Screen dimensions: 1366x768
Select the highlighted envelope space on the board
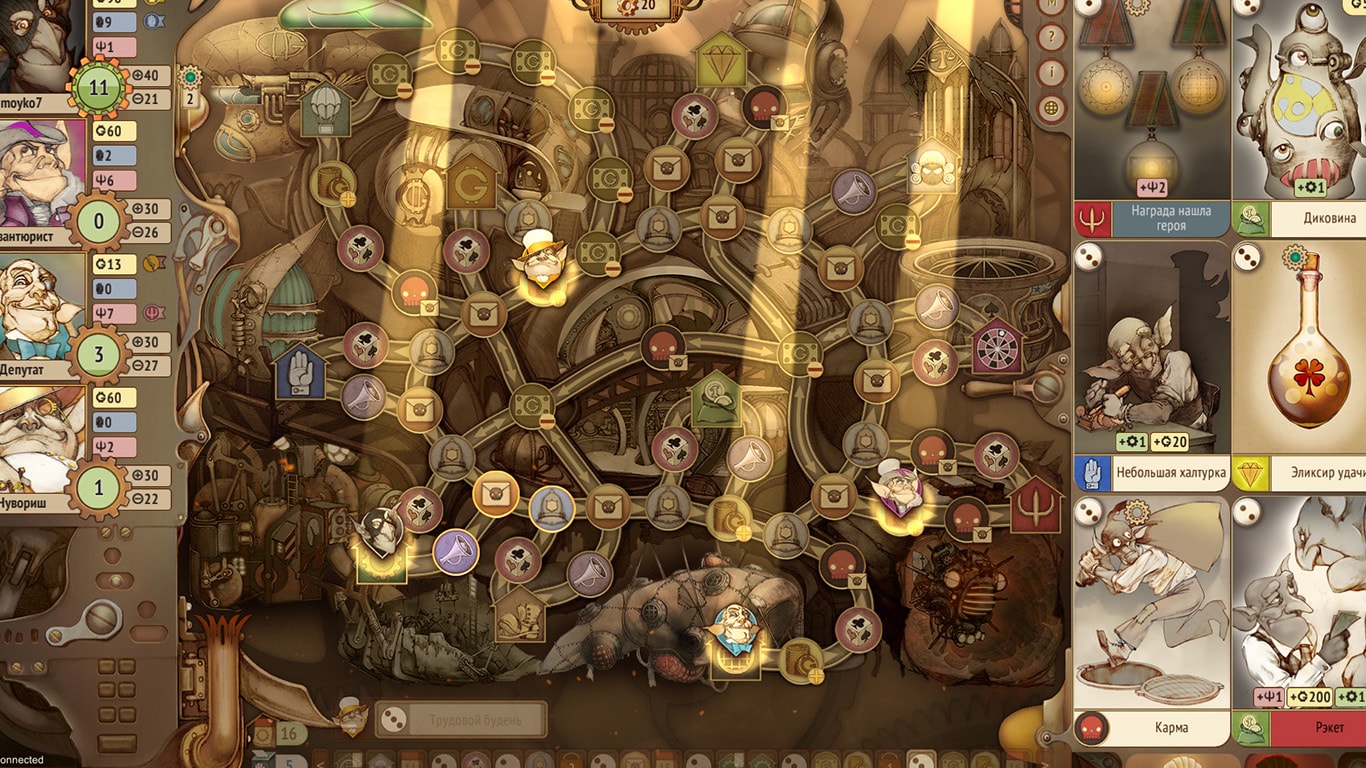495,493
